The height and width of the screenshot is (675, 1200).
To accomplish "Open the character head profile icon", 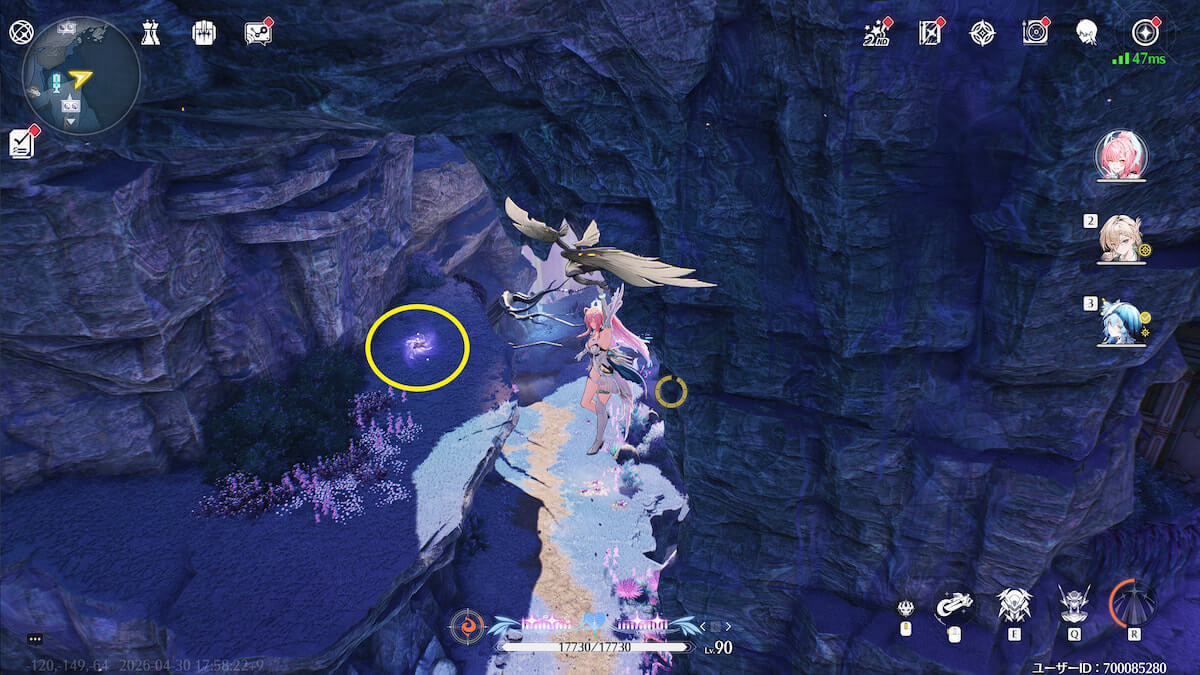I will pos(1086,34).
